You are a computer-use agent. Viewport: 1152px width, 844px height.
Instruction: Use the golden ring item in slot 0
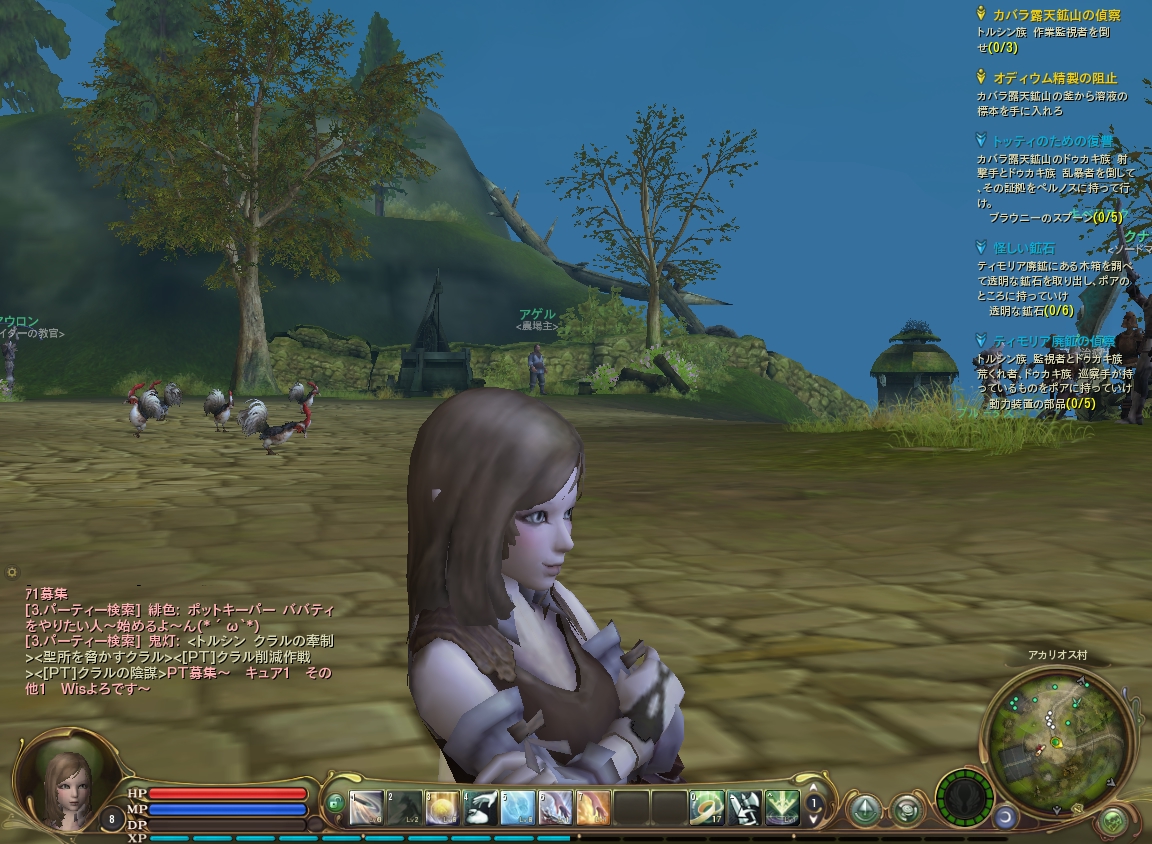click(707, 807)
